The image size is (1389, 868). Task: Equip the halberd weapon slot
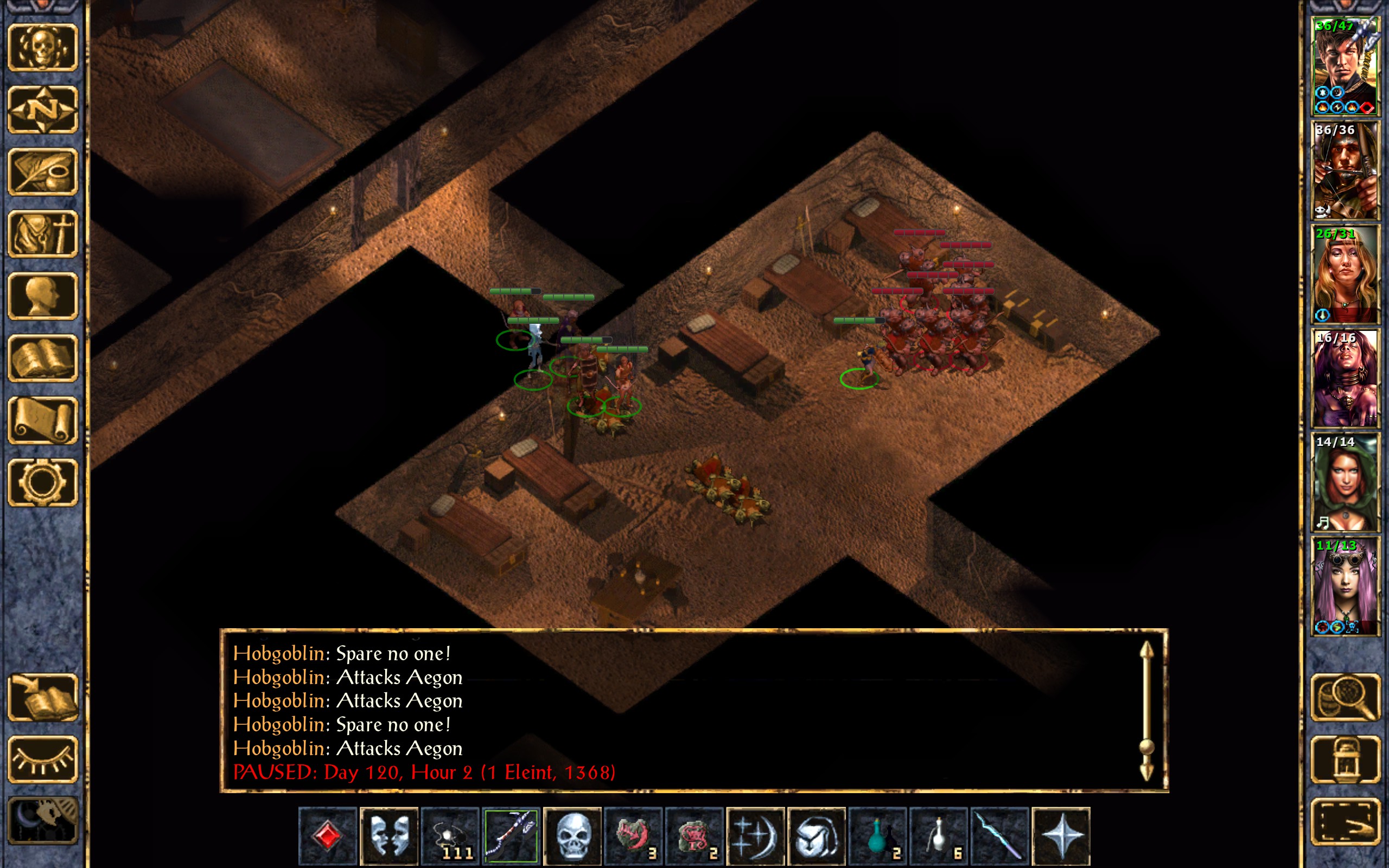tap(511, 836)
